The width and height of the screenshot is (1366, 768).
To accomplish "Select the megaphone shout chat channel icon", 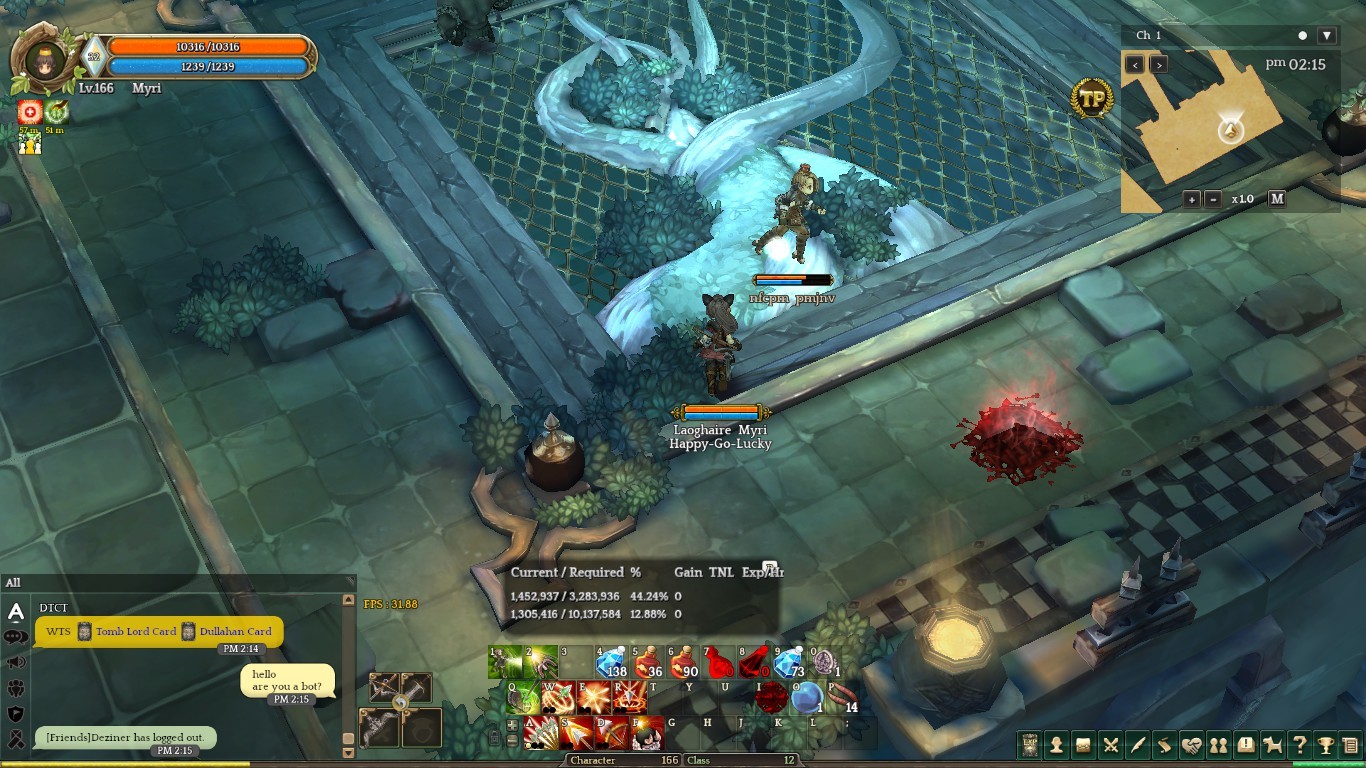I will click(x=16, y=662).
